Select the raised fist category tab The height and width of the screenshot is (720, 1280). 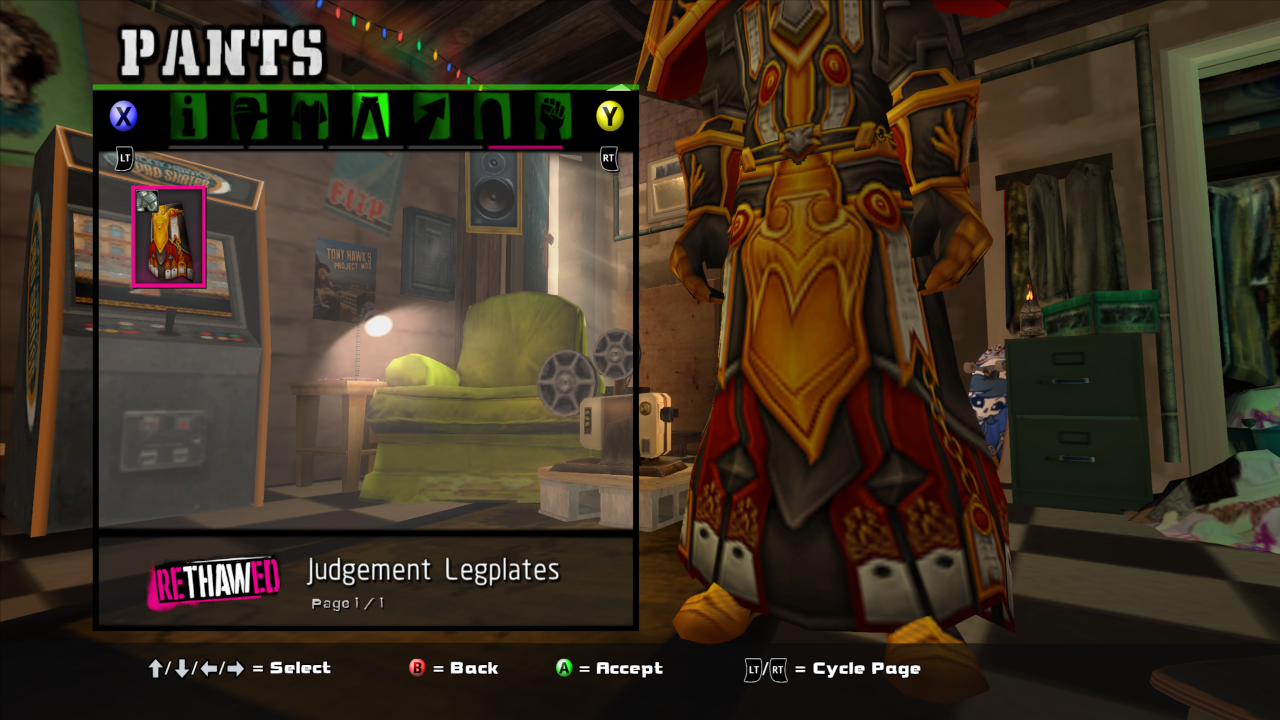tap(551, 117)
